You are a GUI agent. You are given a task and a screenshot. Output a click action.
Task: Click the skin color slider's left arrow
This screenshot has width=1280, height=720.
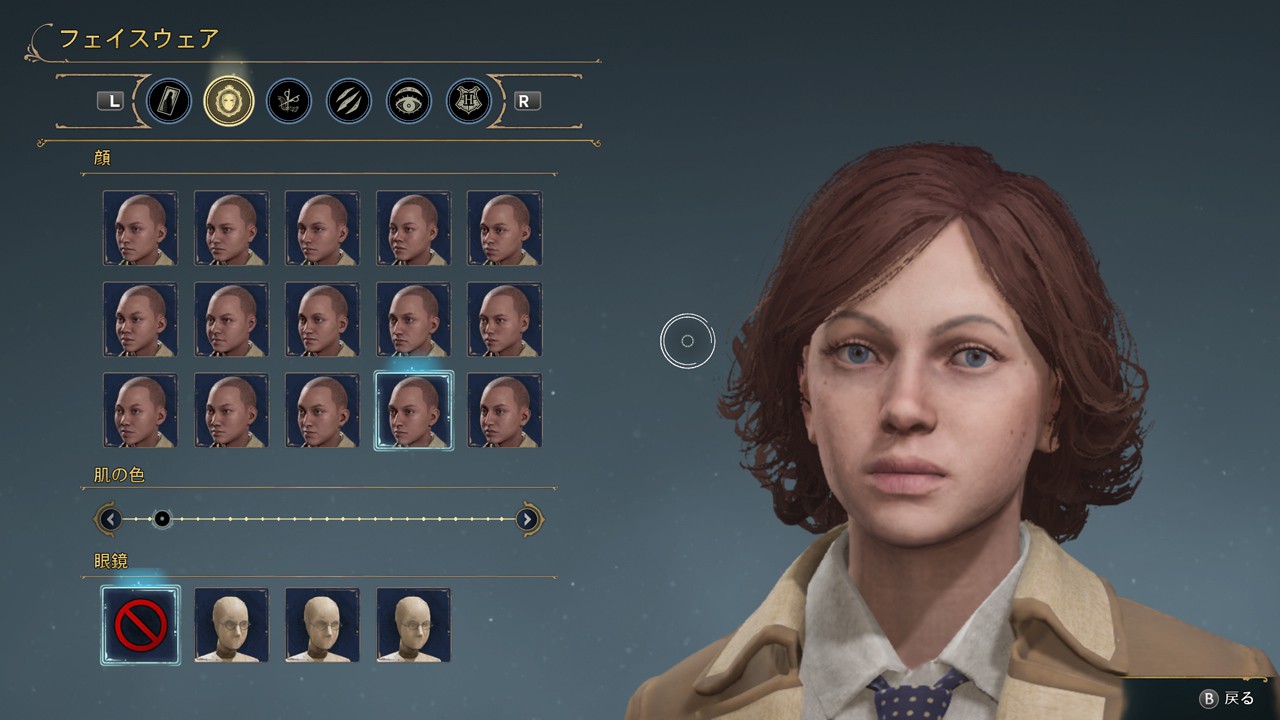click(x=110, y=519)
